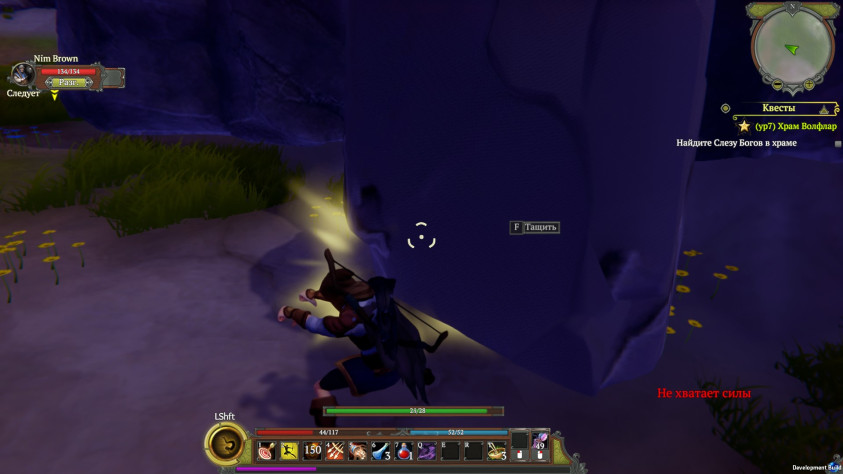843x474 pixels.
Task: Use the food bowl hotbar item
Action: point(497,451)
